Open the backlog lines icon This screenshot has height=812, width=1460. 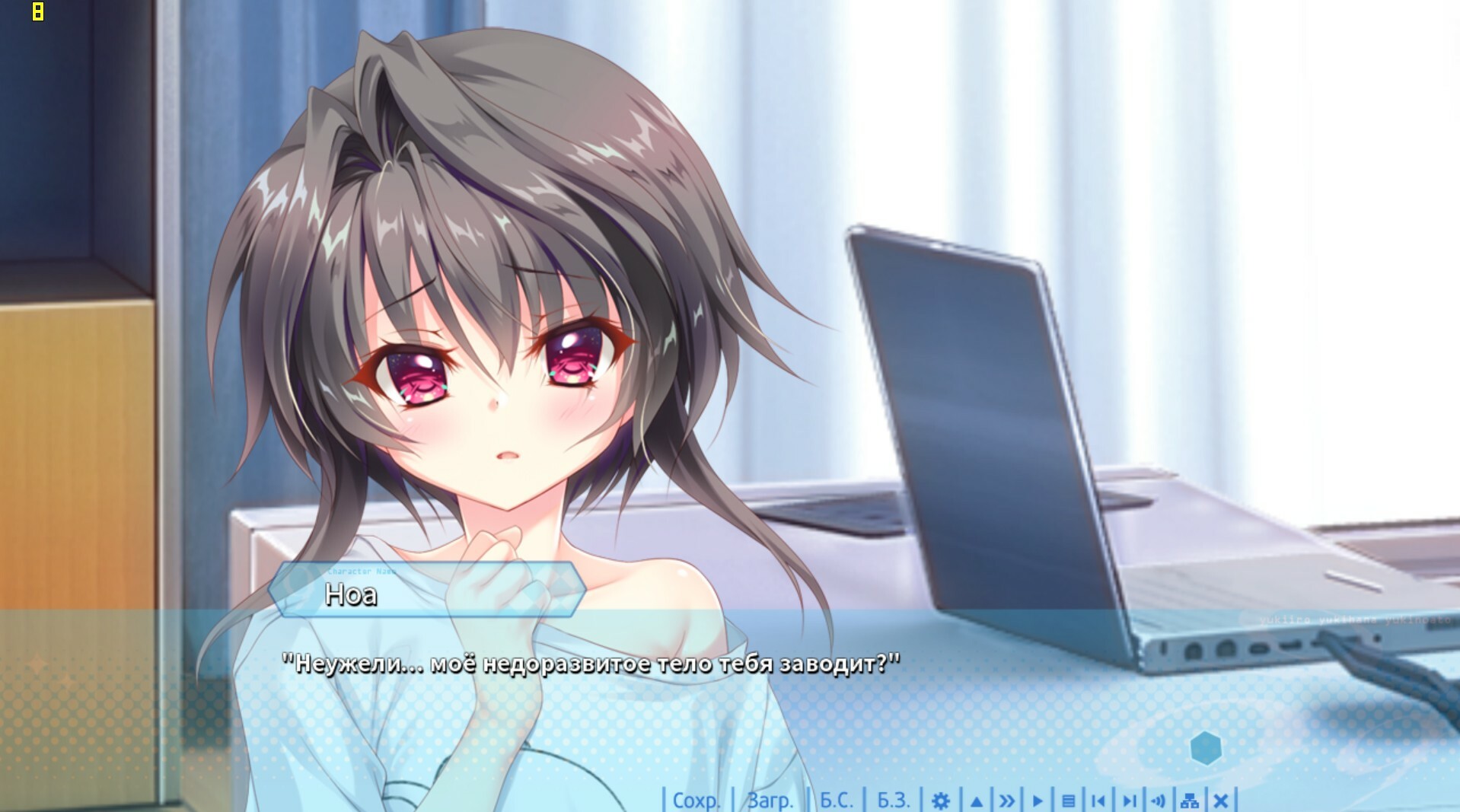(x=1068, y=801)
